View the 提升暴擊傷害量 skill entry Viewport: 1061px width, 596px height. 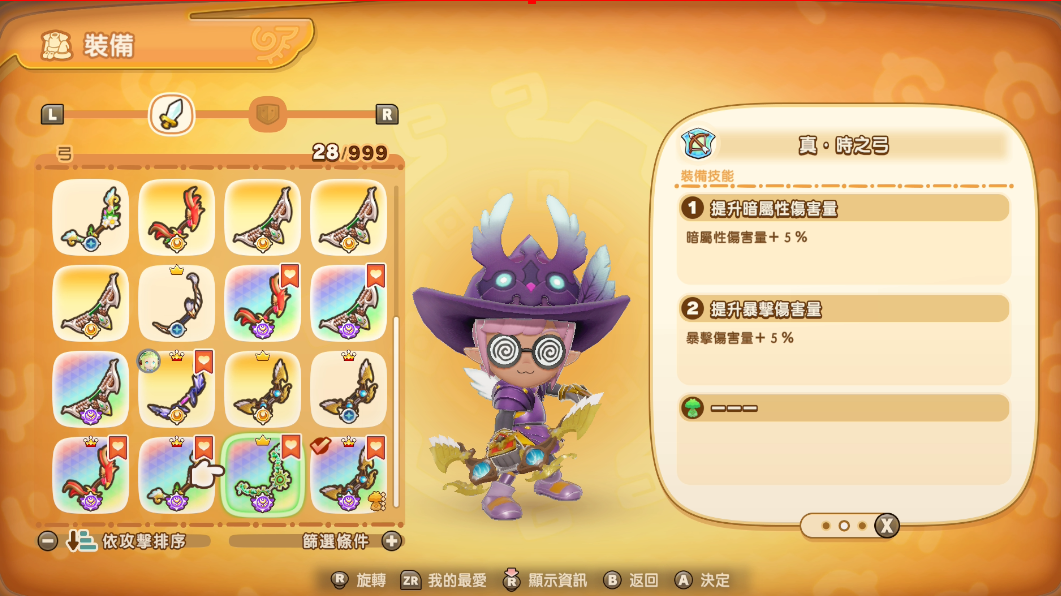pyautogui.click(x=844, y=309)
